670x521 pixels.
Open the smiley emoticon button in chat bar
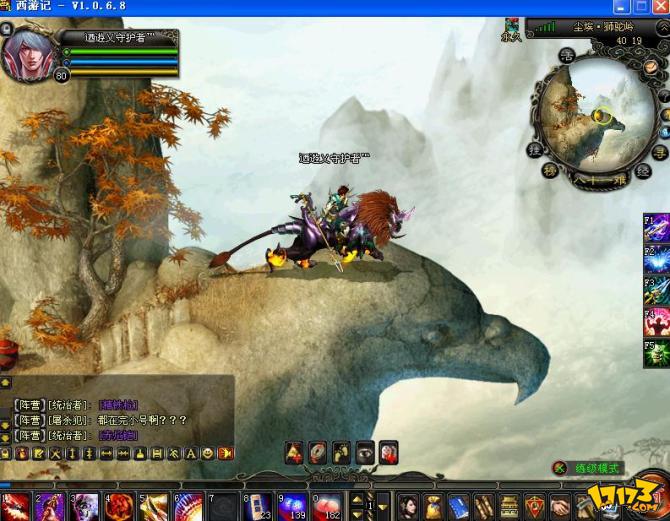[x=207, y=454]
